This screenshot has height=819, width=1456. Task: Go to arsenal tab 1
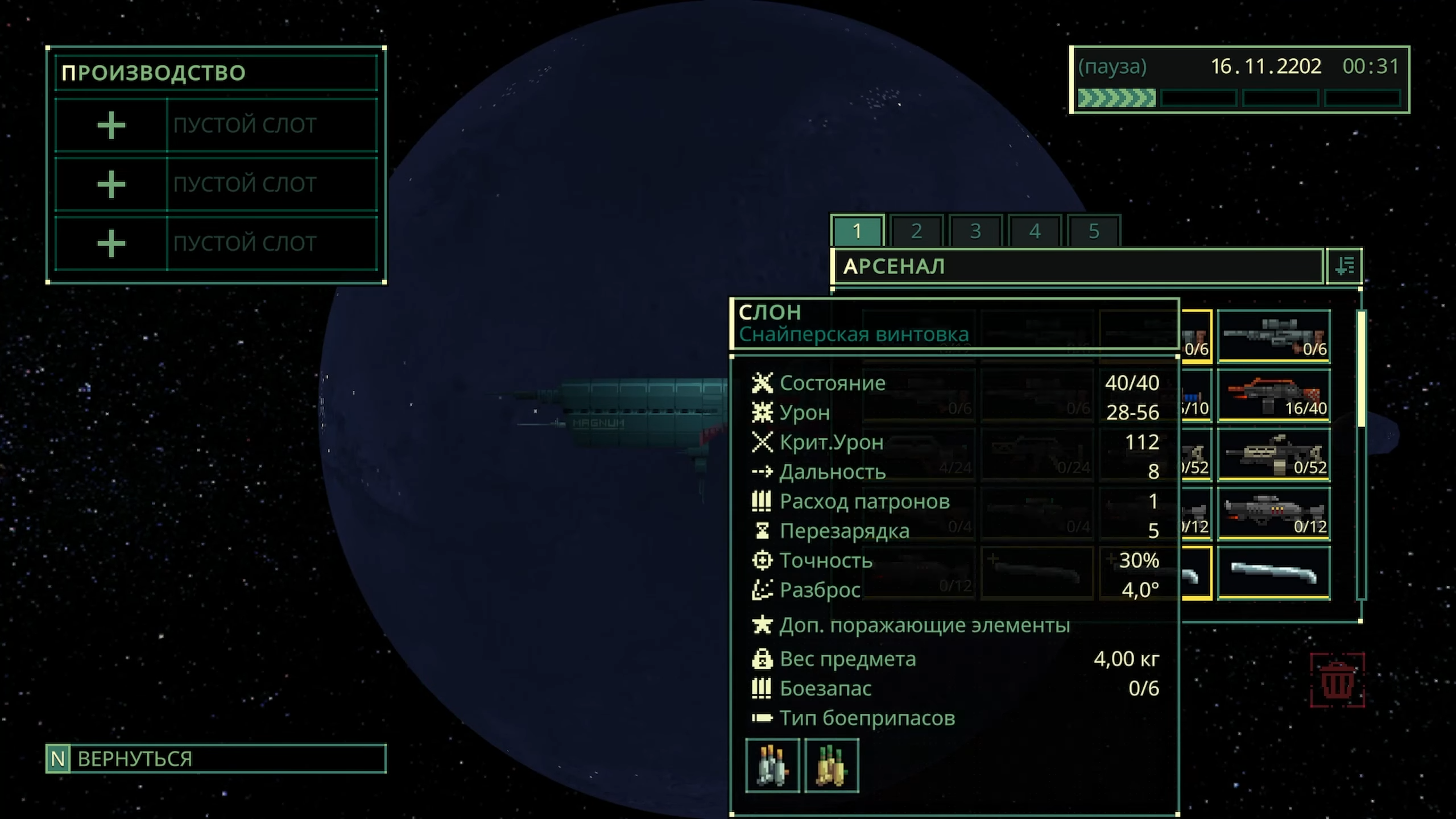point(857,231)
